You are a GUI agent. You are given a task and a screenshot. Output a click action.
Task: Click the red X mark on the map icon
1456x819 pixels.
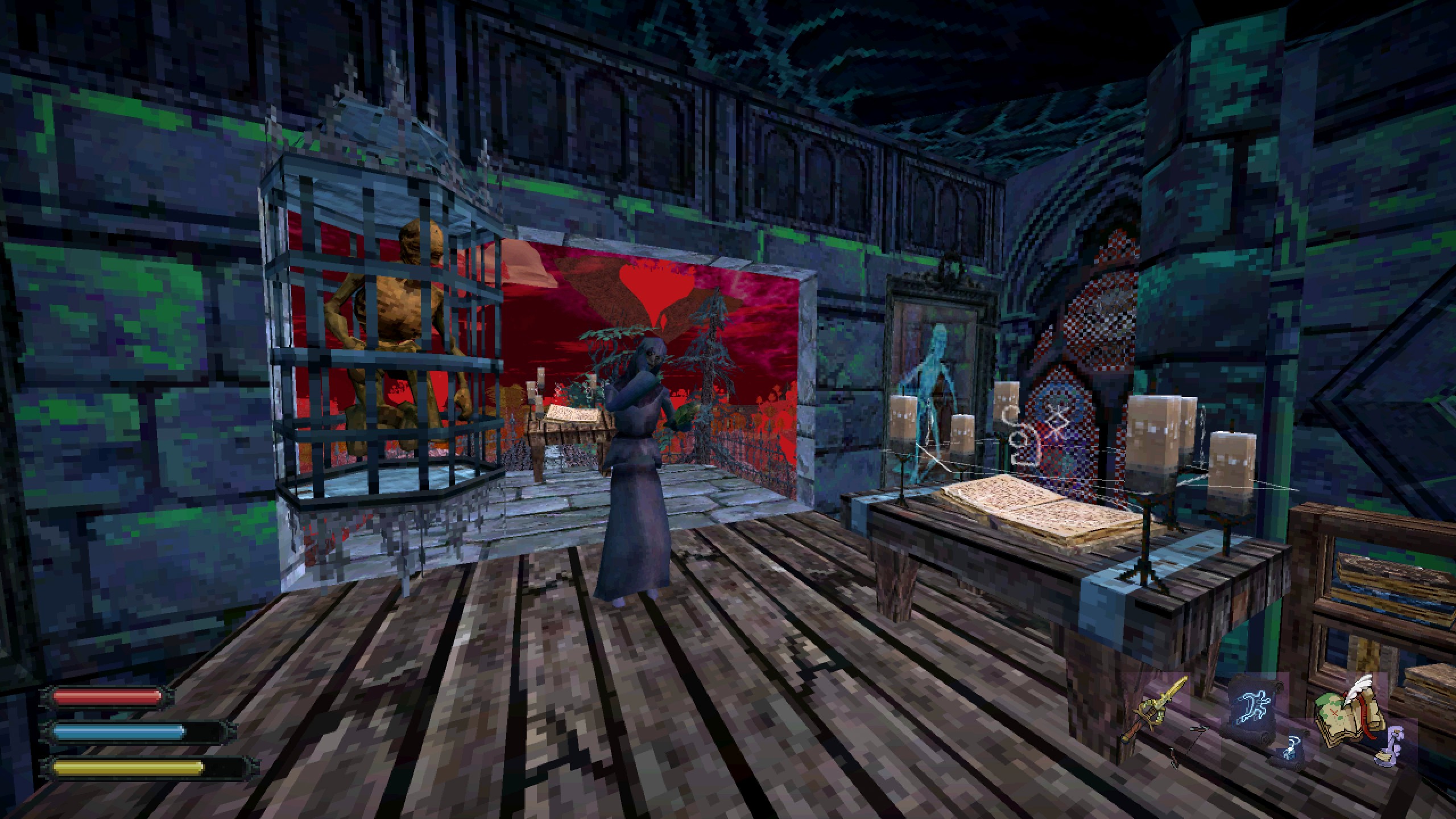(x=1334, y=712)
